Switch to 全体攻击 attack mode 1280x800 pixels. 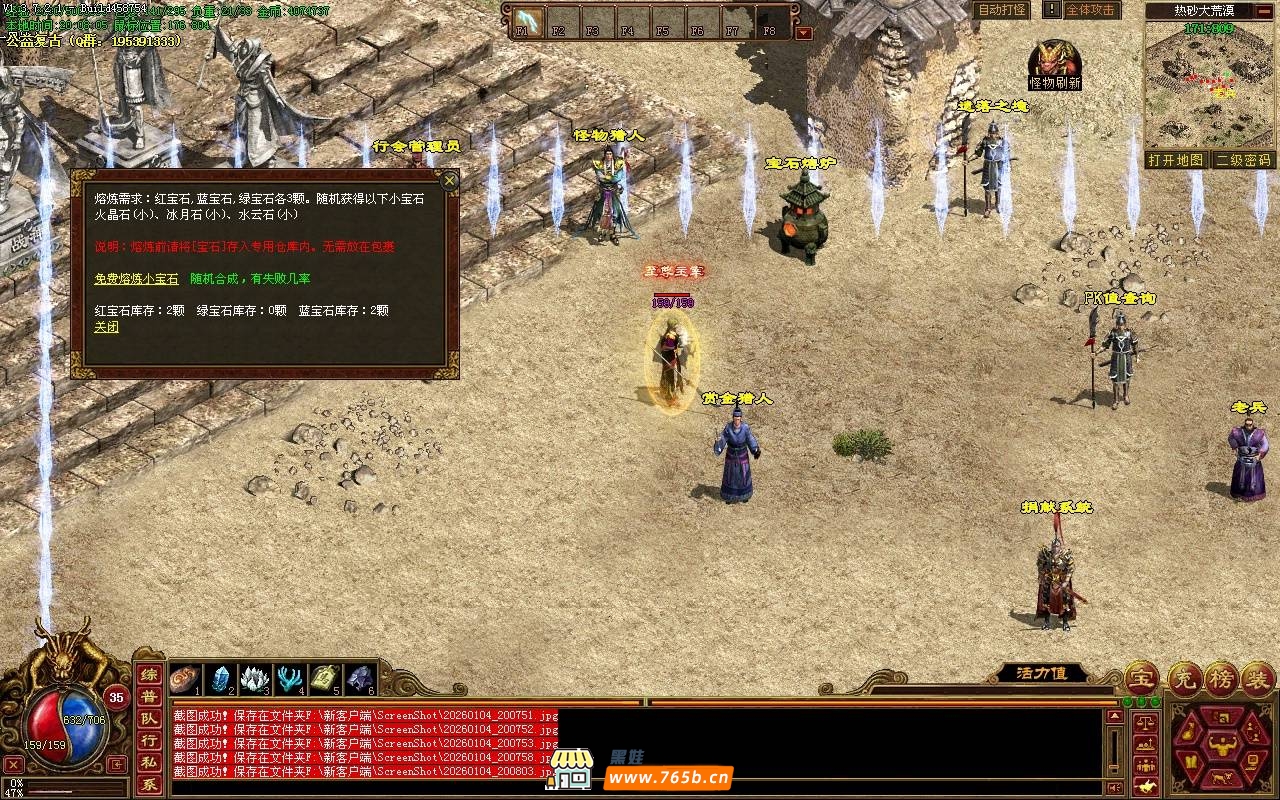(x=1089, y=10)
